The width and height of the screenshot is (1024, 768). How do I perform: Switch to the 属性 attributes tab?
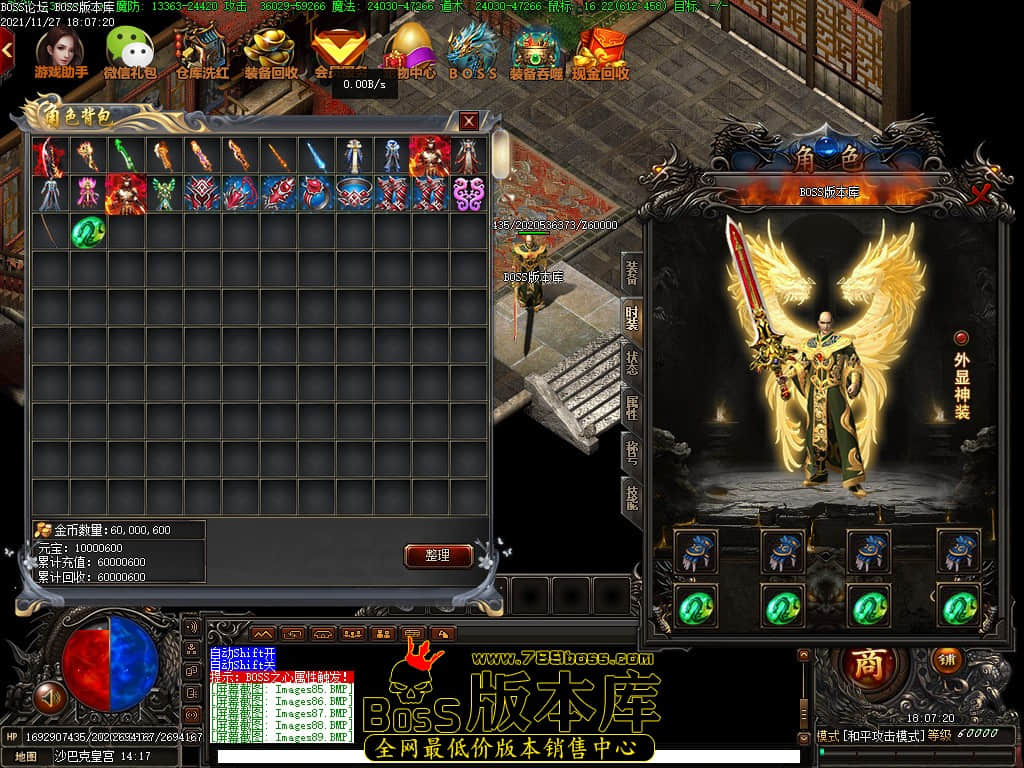pyautogui.click(x=632, y=407)
